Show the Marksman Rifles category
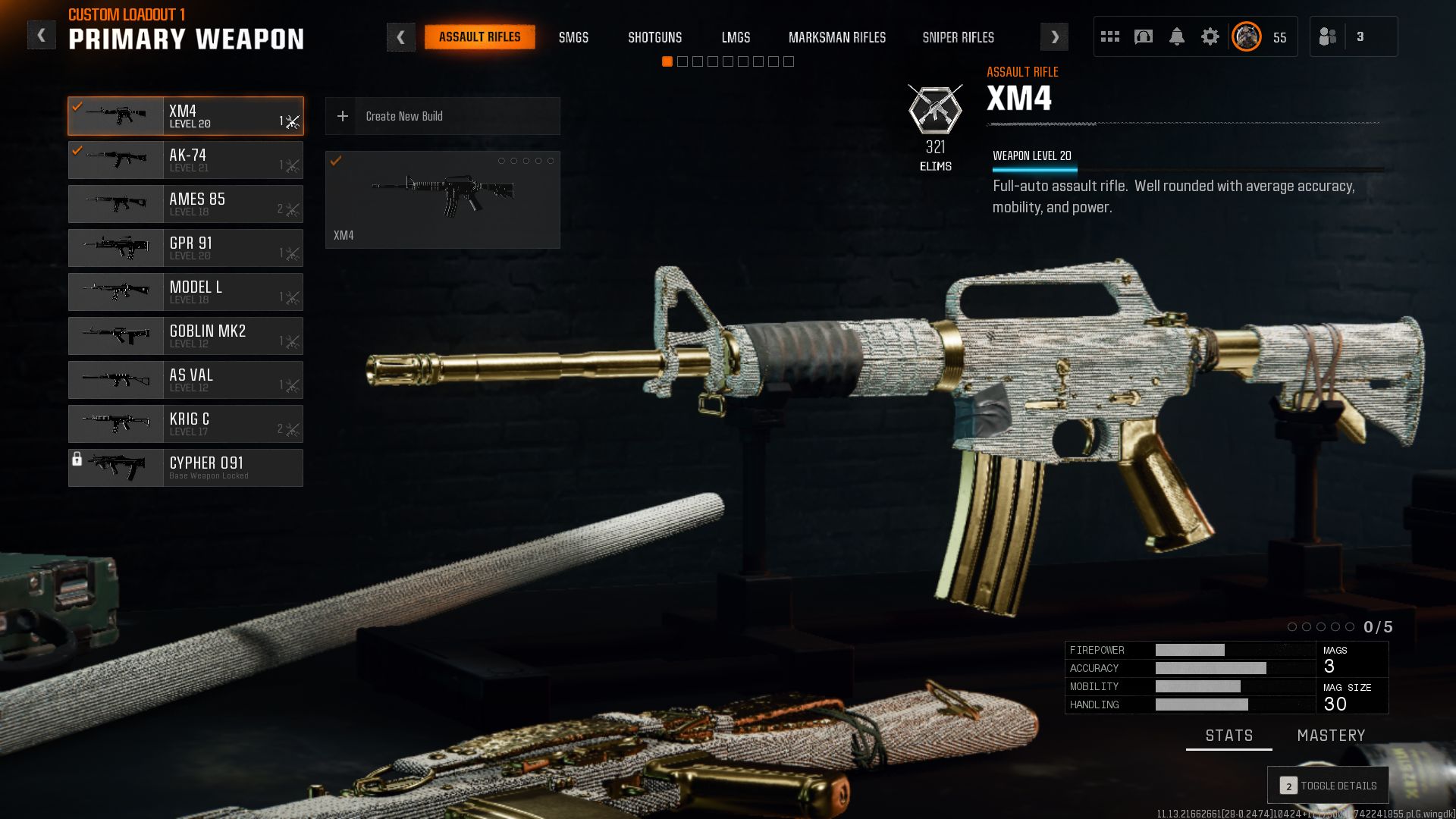This screenshot has height=819, width=1456. coord(836,37)
